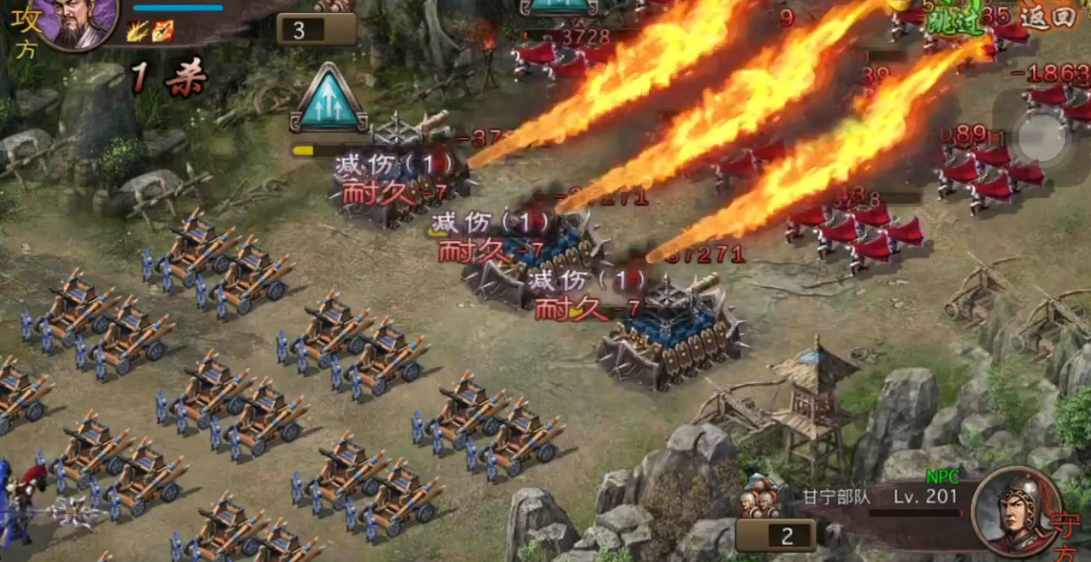Tap the defender's three-soldier troop icon
Image resolution: width=1091 pixels, height=562 pixels.
pyautogui.click(x=761, y=497)
